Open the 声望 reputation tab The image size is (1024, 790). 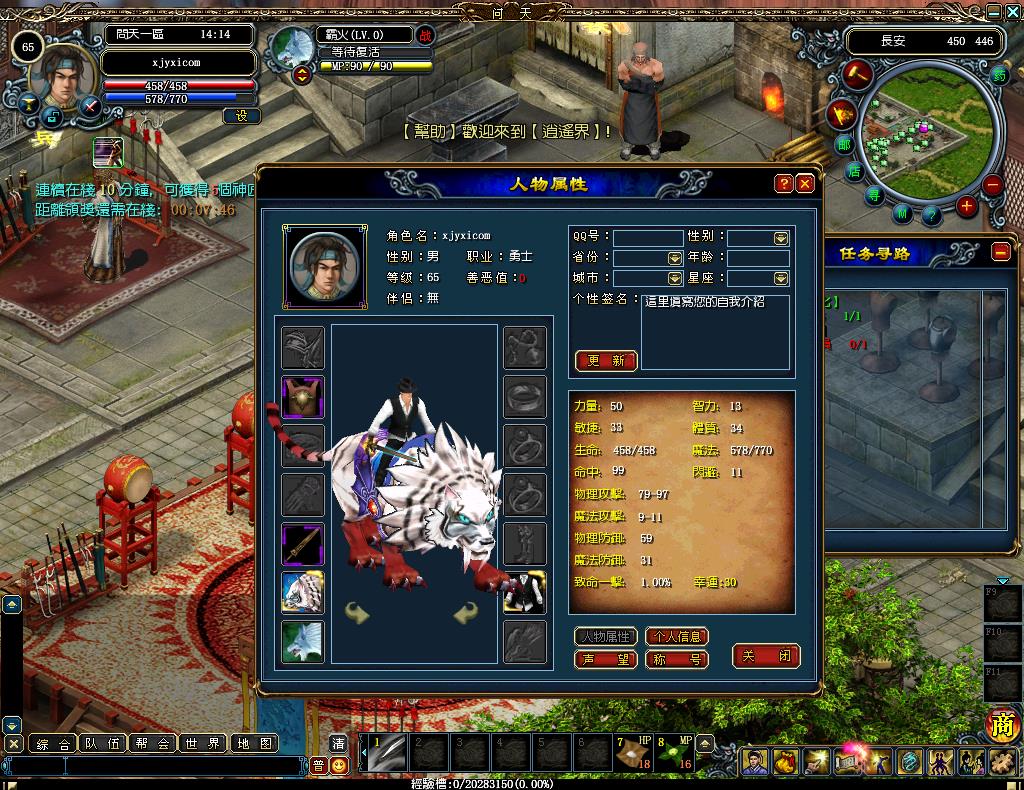click(x=606, y=659)
